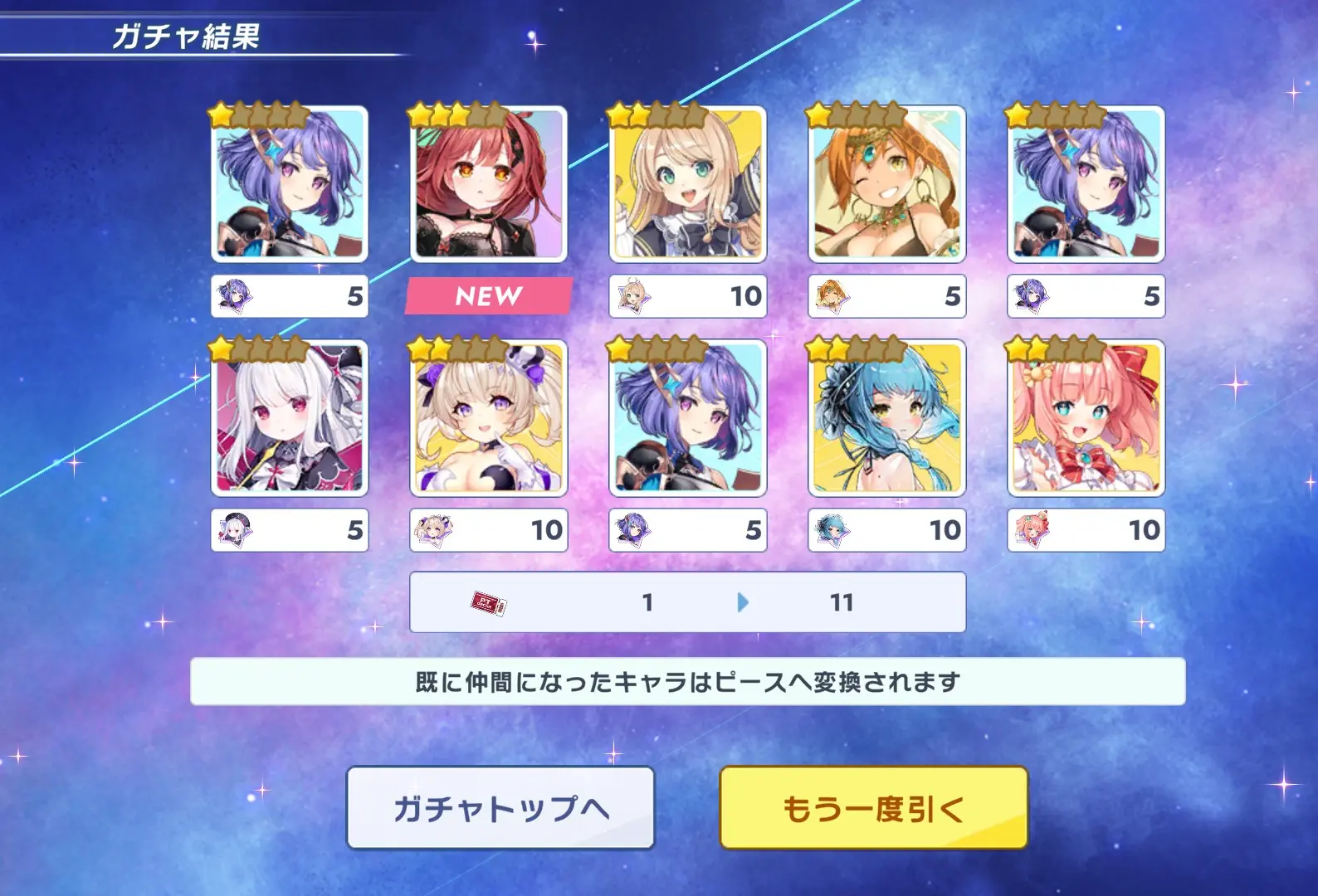
Task: Select the red-haired character card marked NEW
Action: coord(488,184)
